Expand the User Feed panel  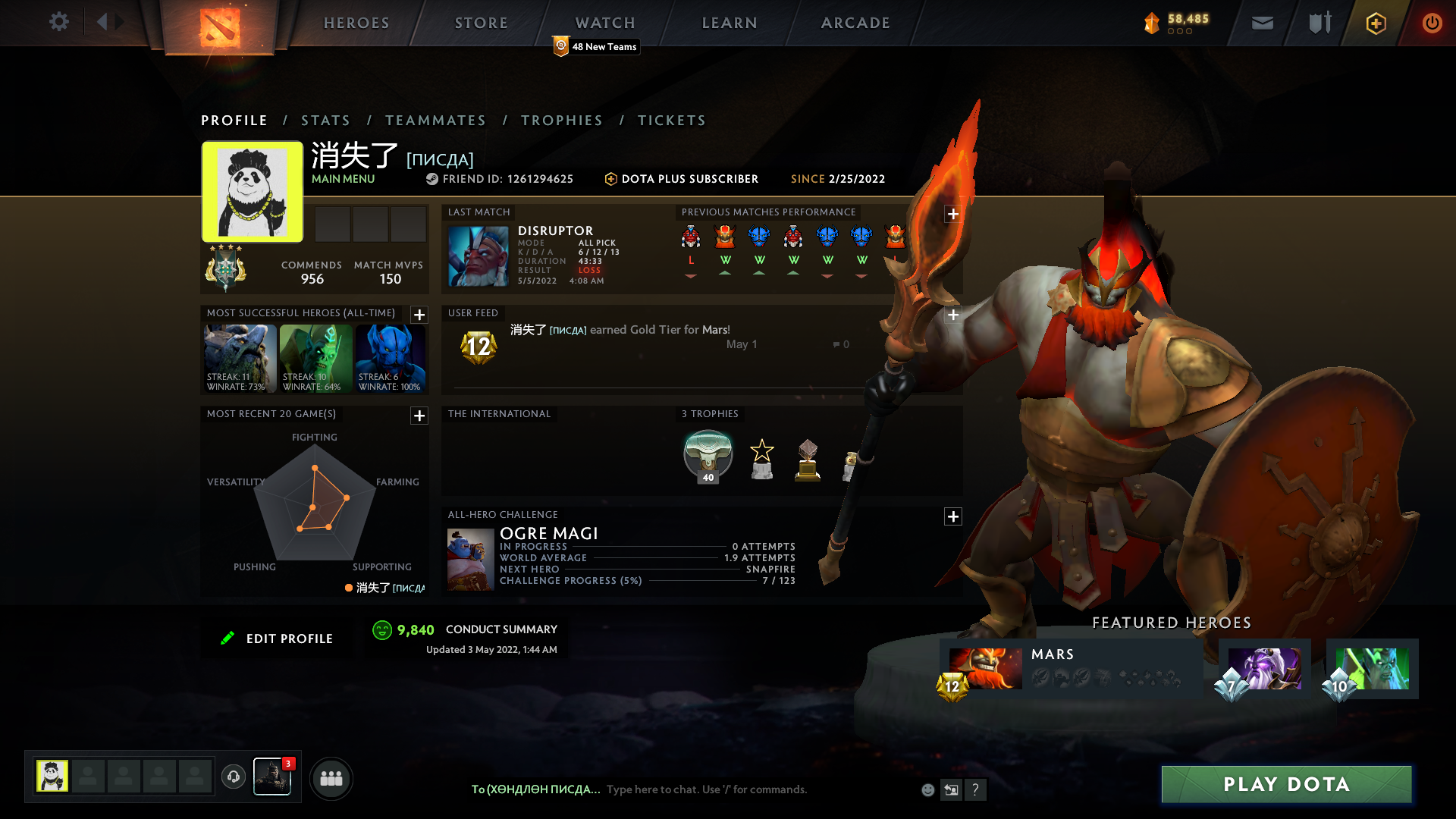[953, 314]
